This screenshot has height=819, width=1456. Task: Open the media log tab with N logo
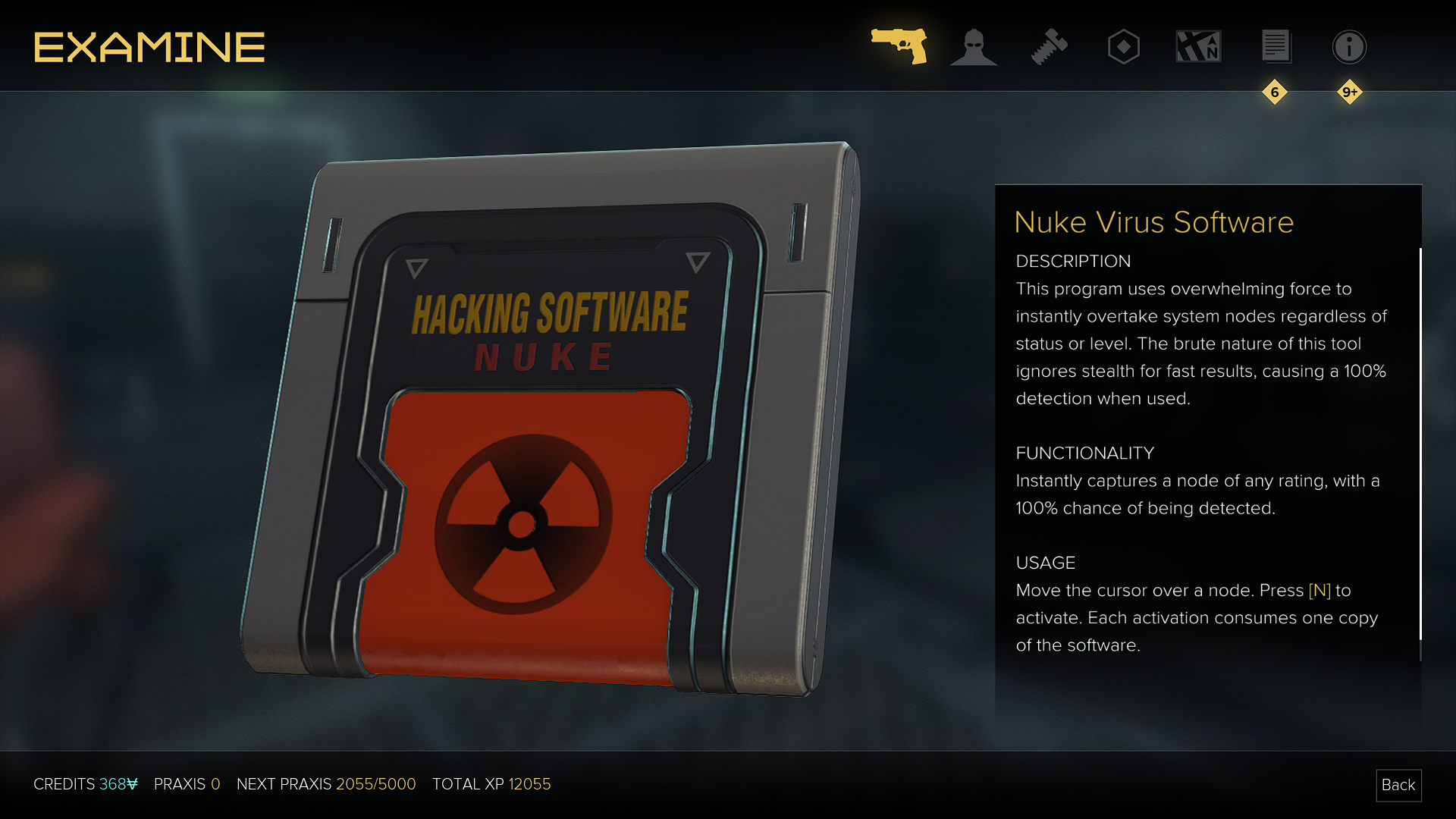[x=1198, y=47]
